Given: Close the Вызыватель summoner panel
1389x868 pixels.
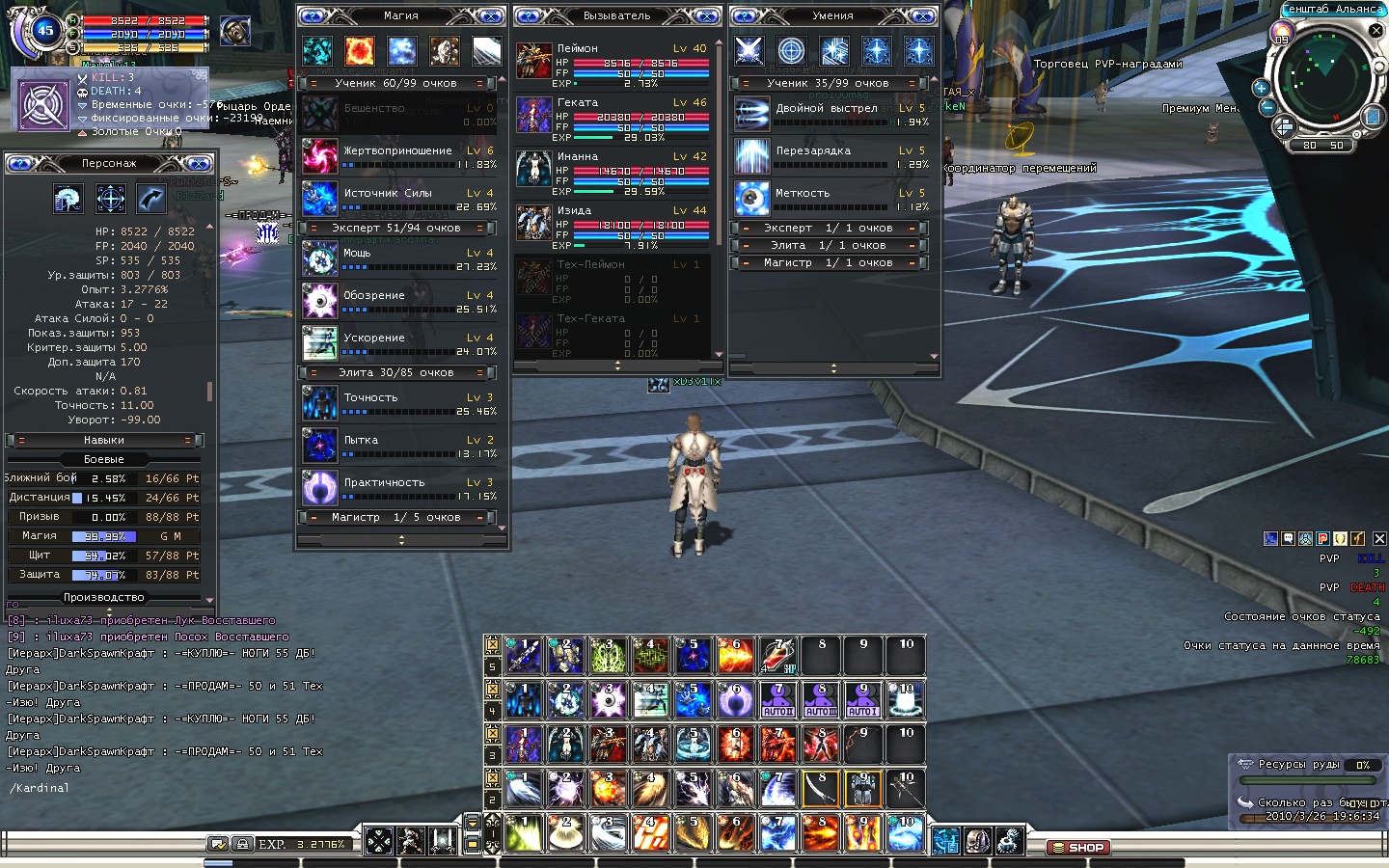Looking at the screenshot, I should tap(707, 16).
